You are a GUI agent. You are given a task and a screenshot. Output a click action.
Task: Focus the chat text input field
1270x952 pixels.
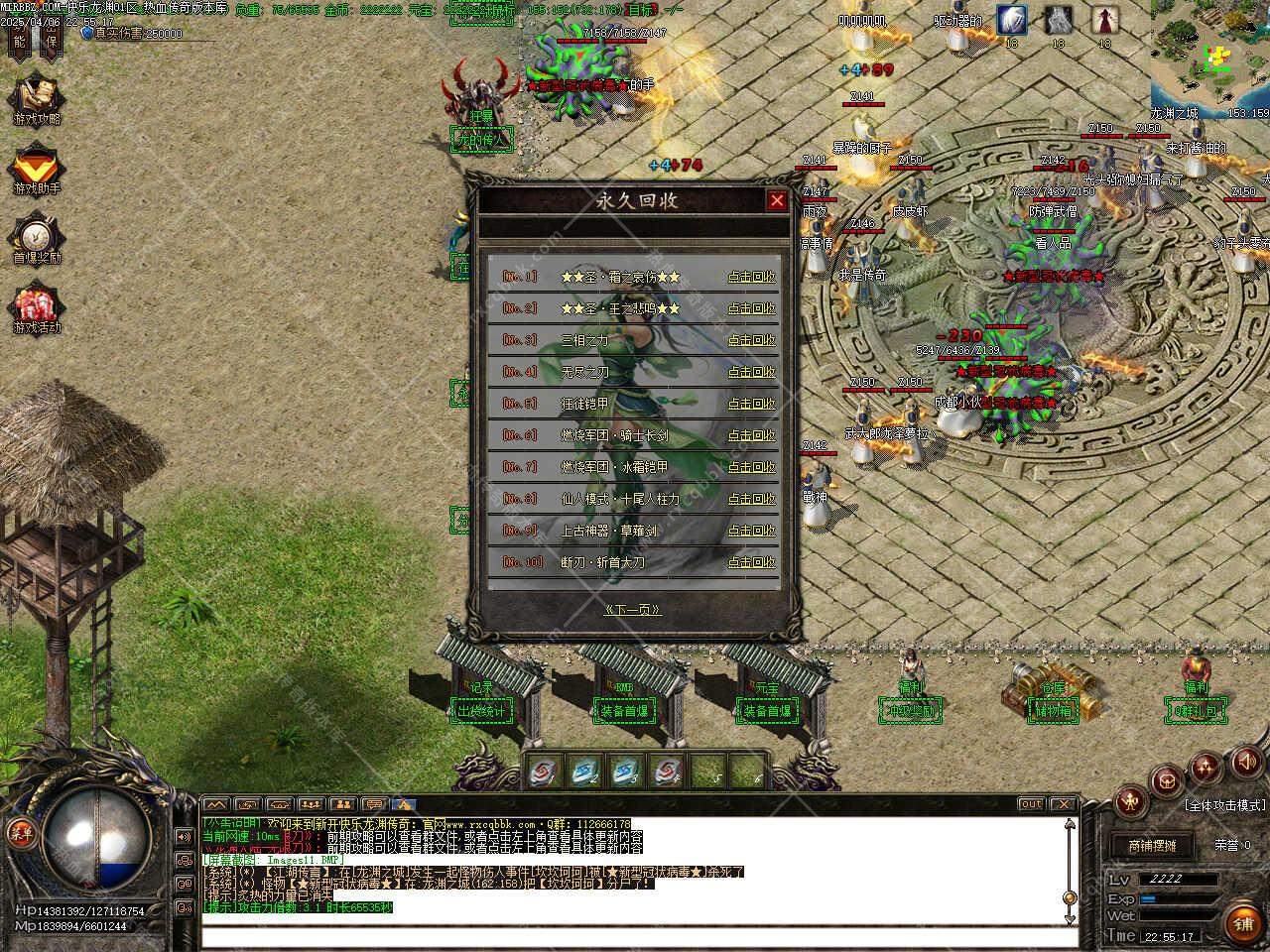(x=635, y=937)
